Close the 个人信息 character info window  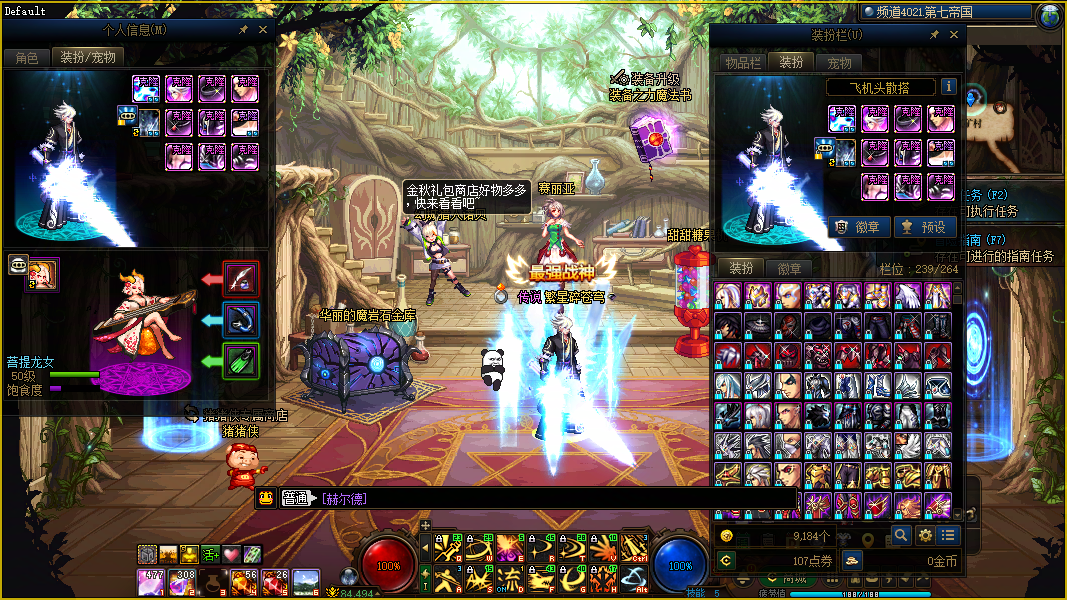(x=263, y=30)
